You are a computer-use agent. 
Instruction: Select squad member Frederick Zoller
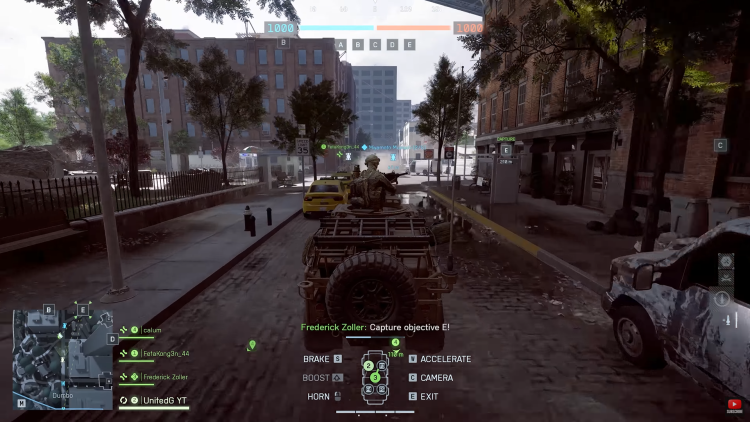[x=164, y=377]
